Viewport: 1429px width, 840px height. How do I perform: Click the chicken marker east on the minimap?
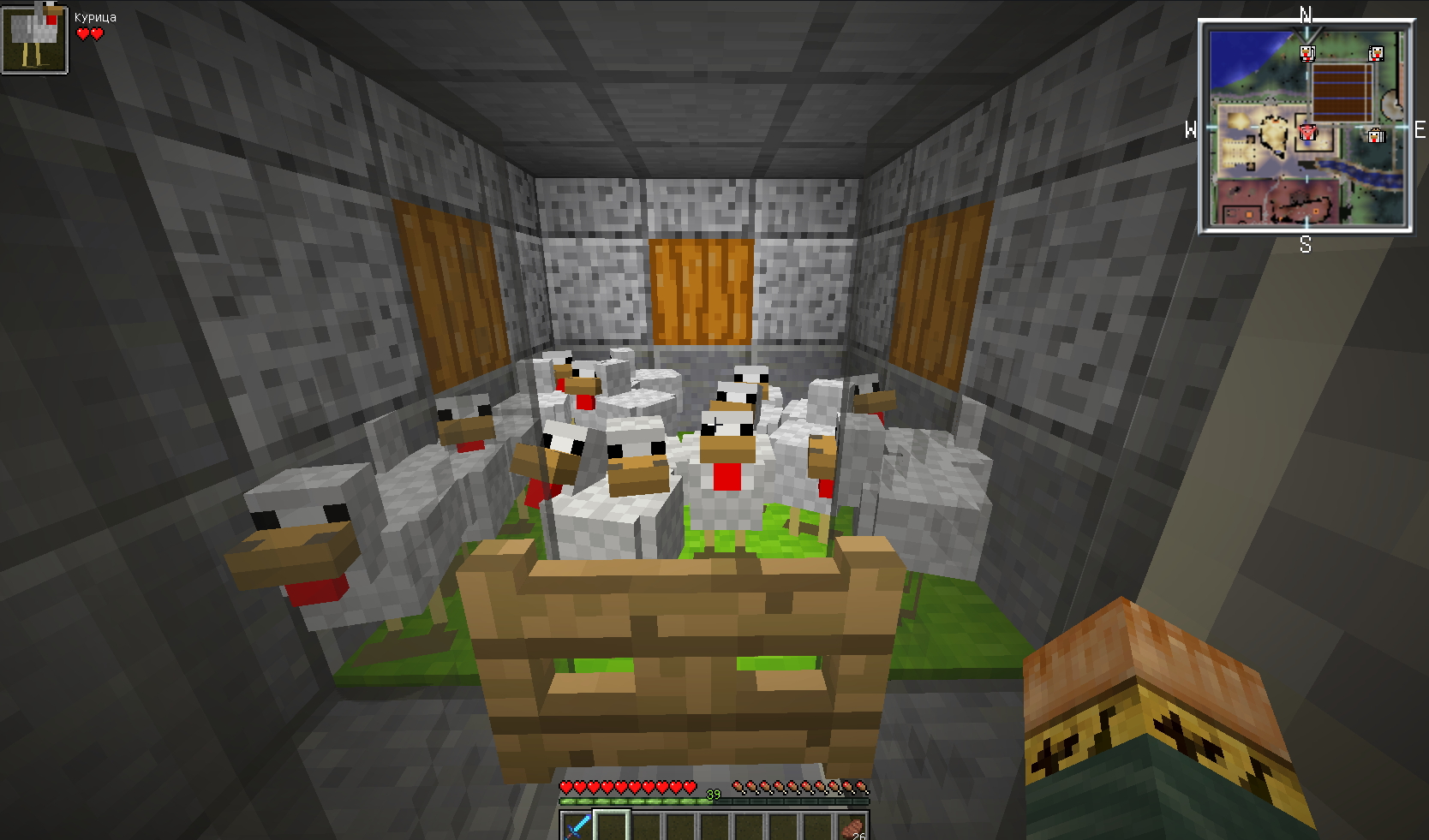[1376, 135]
